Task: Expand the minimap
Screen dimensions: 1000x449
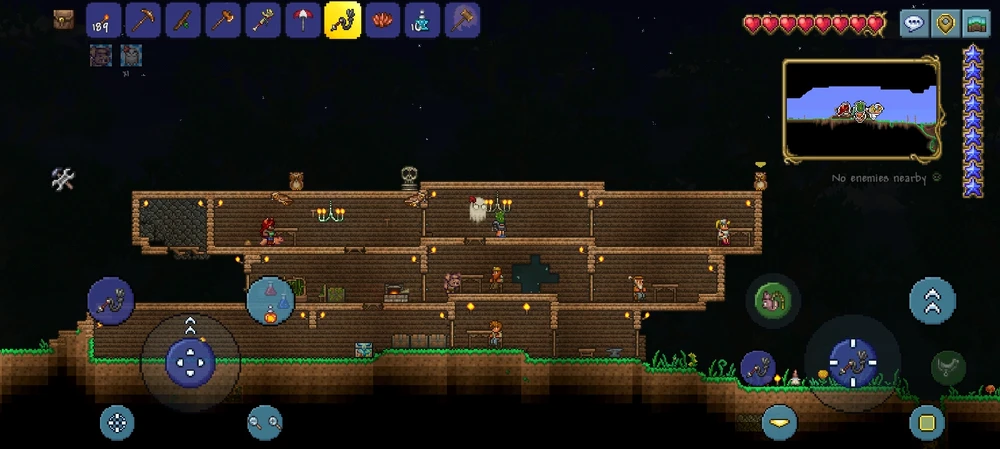Action: point(861,110)
